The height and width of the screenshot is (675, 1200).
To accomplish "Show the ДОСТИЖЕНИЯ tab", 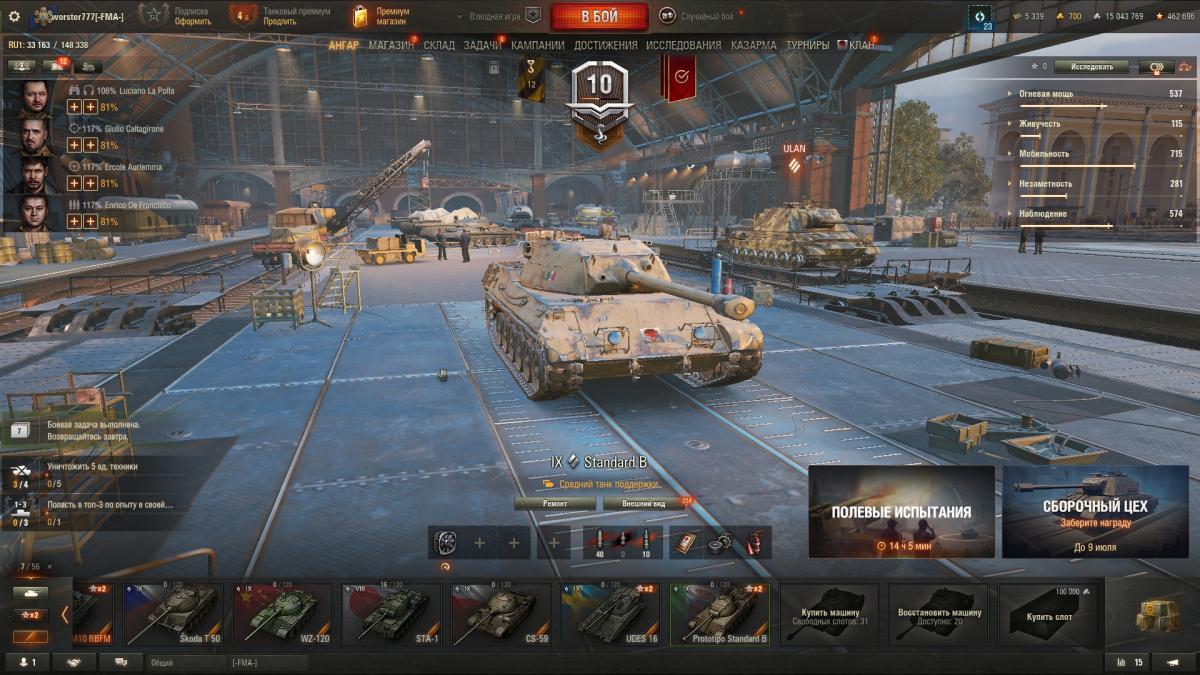I will [605, 45].
